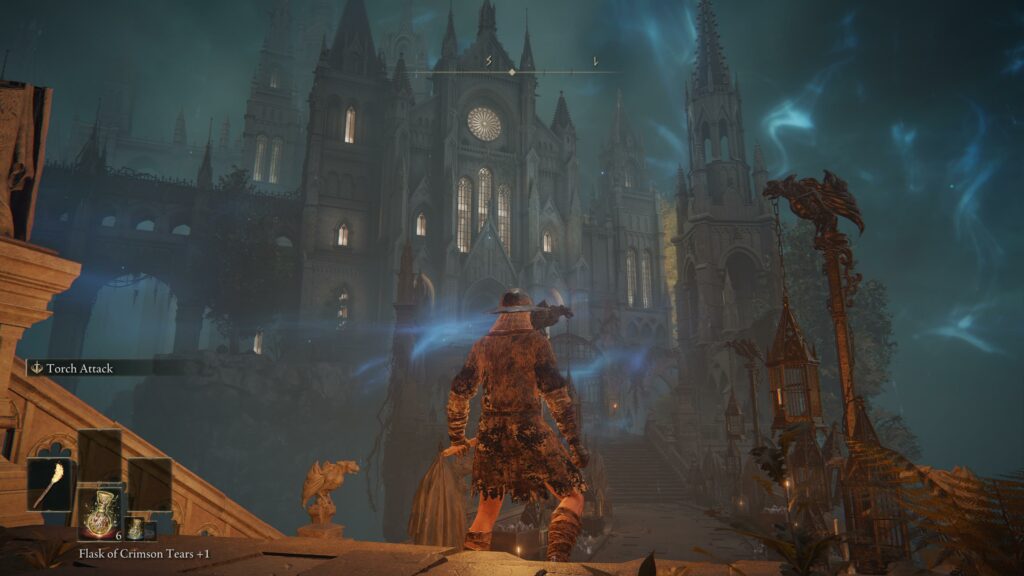Select the torch equipment slot
The width and height of the screenshot is (1024, 576).
tap(50, 485)
